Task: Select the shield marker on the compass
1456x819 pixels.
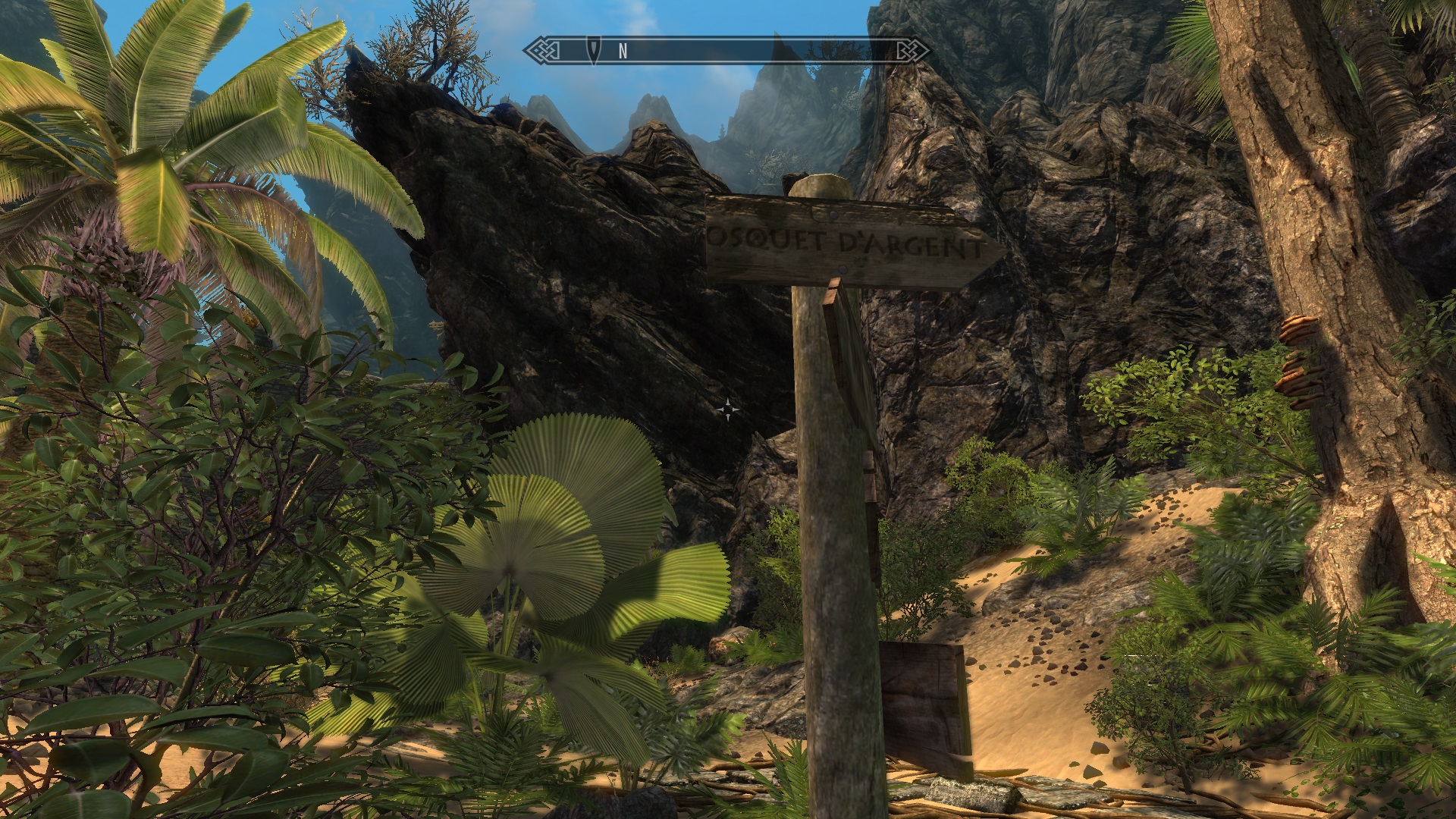Action: [x=594, y=51]
